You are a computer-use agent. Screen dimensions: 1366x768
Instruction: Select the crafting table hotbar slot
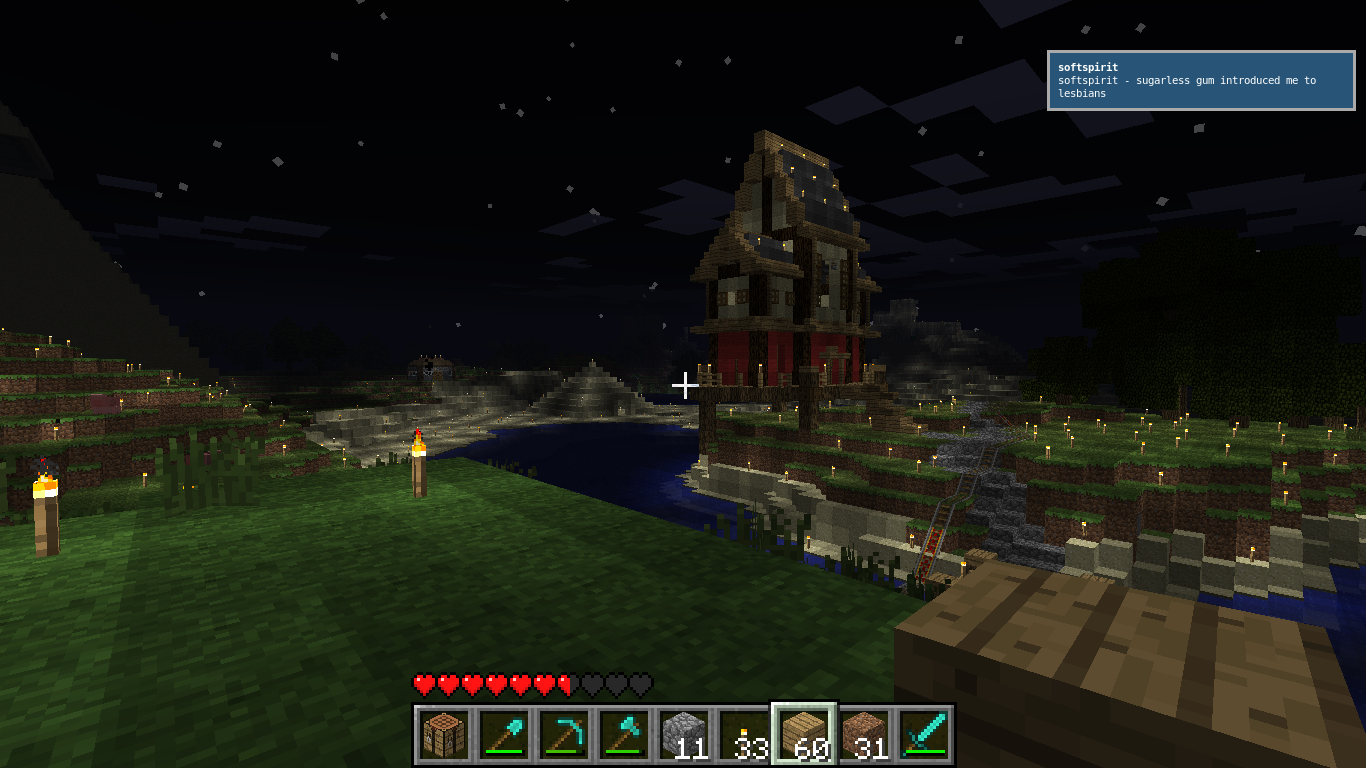(x=444, y=735)
